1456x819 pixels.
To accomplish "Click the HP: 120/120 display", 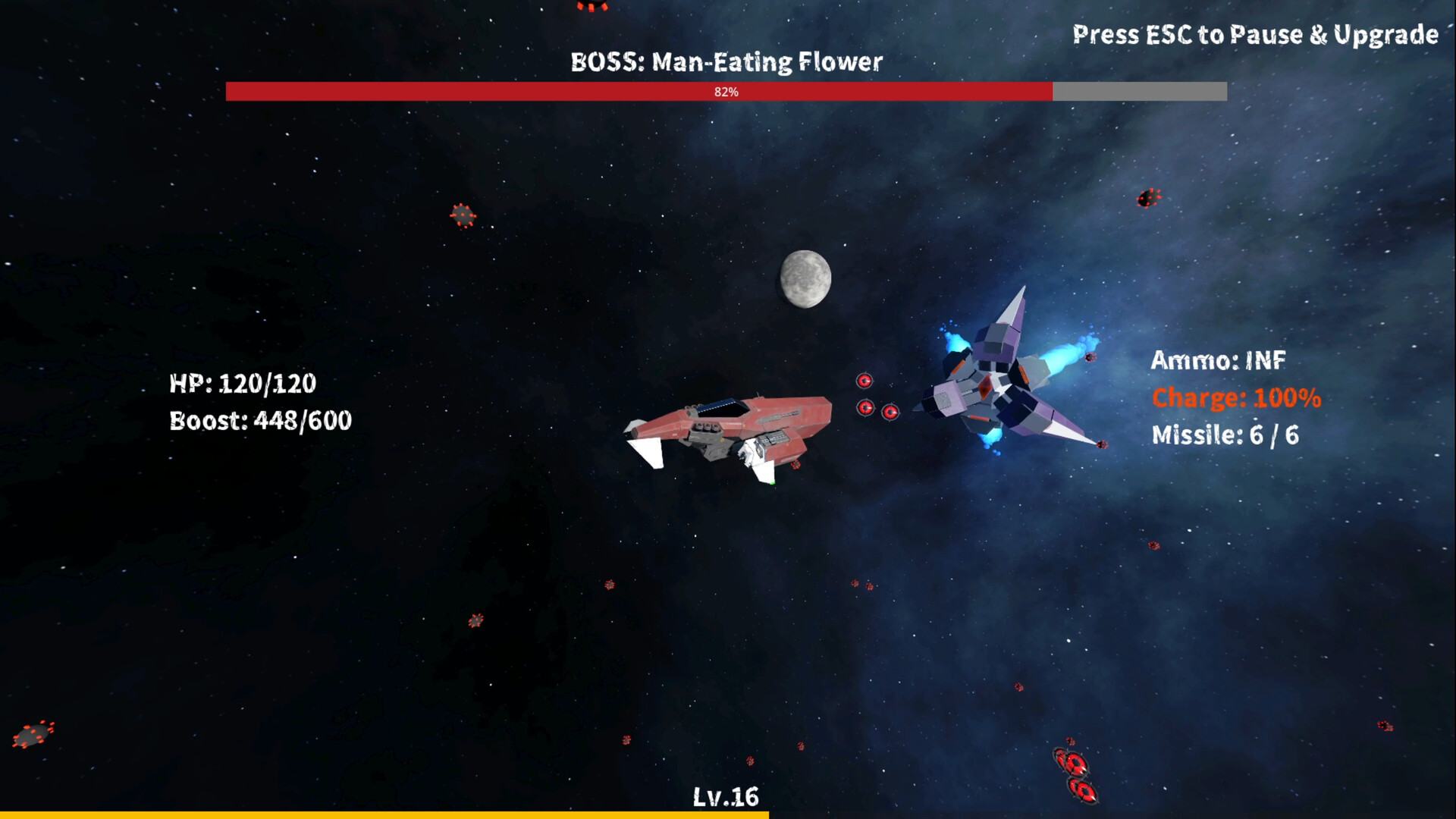I will [x=243, y=384].
